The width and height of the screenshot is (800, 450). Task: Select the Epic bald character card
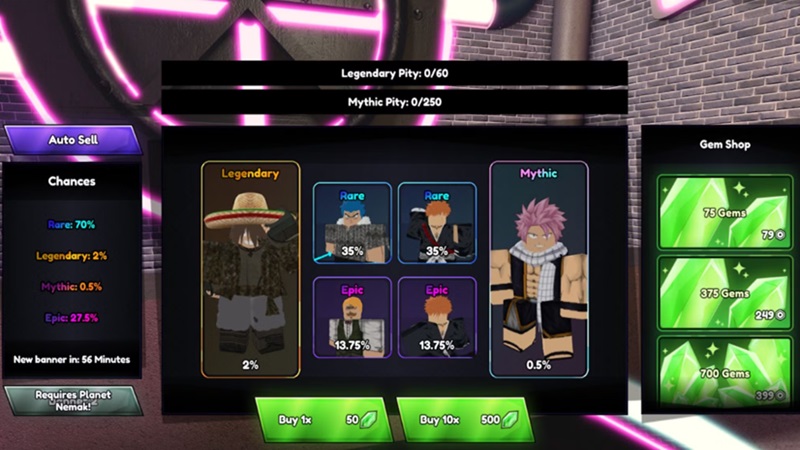[x=351, y=316]
